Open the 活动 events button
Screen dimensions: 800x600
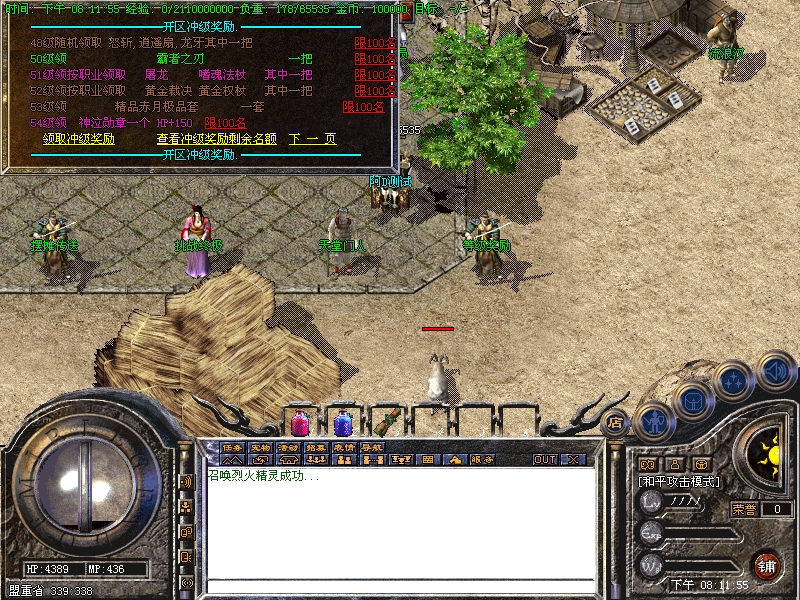(x=289, y=447)
